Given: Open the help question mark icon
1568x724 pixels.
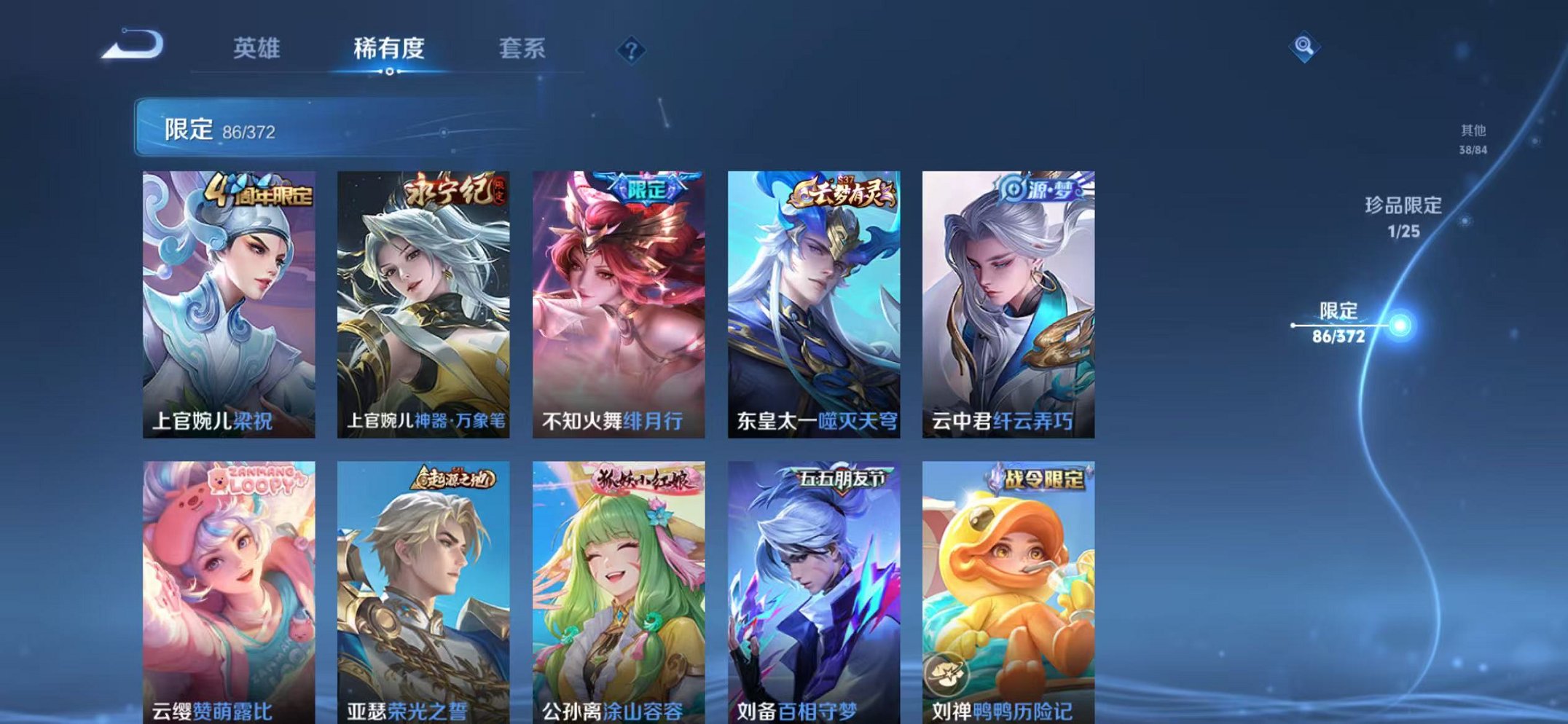Looking at the screenshot, I should coord(631,50).
